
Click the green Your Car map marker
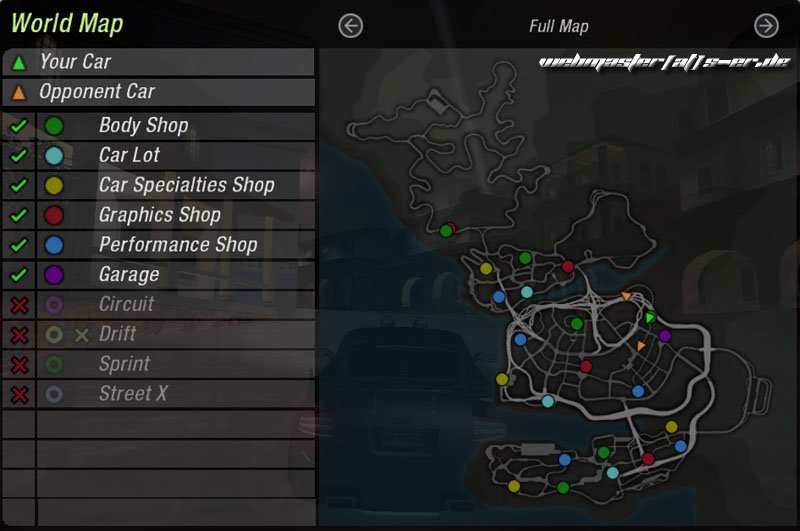[650, 317]
